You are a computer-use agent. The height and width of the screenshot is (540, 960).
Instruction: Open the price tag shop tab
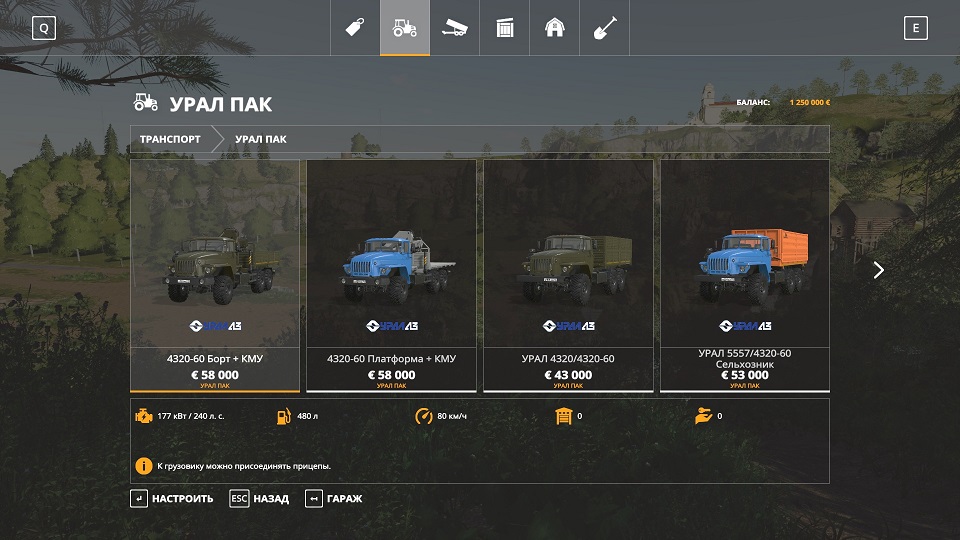click(354, 28)
